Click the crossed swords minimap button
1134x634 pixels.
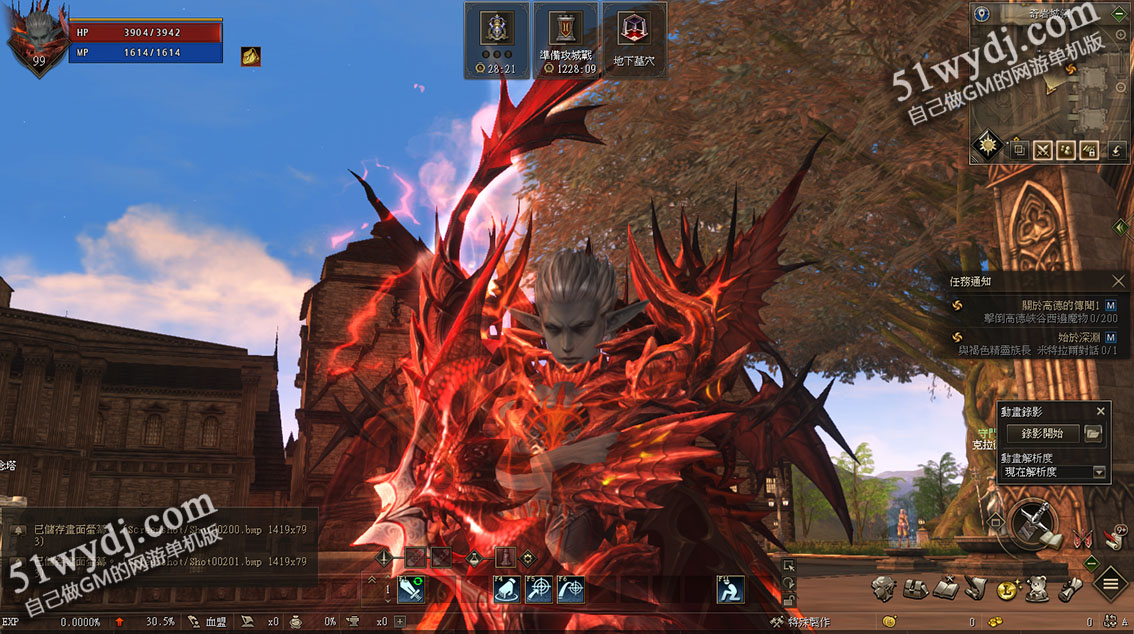(x=1043, y=150)
